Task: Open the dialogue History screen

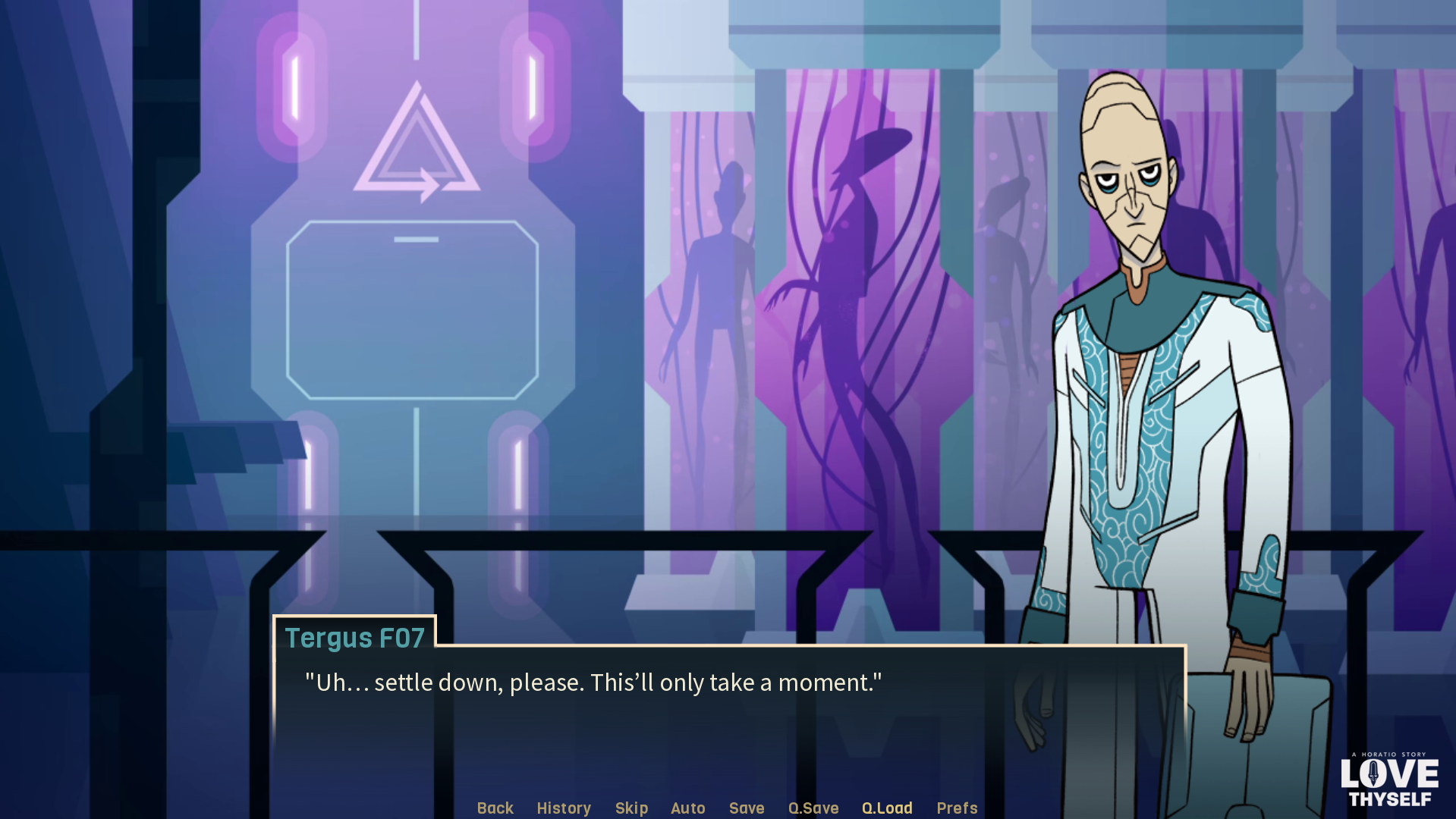Action: [x=564, y=808]
